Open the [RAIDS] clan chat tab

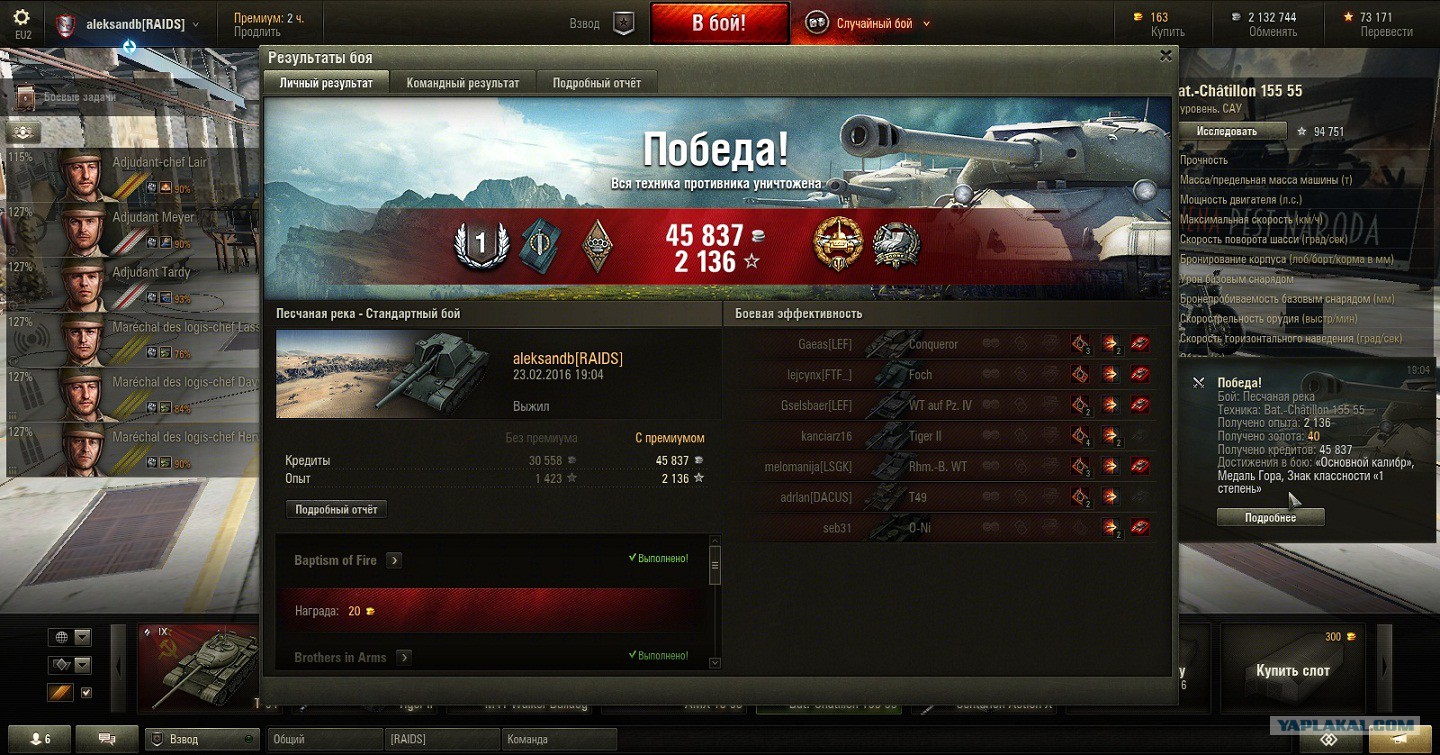[x=441, y=740]
